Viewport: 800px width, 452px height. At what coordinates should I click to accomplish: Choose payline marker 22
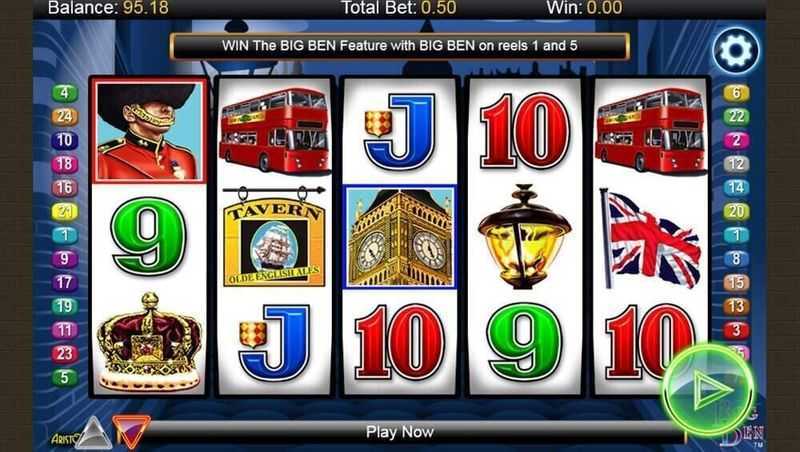click(736, 117)
